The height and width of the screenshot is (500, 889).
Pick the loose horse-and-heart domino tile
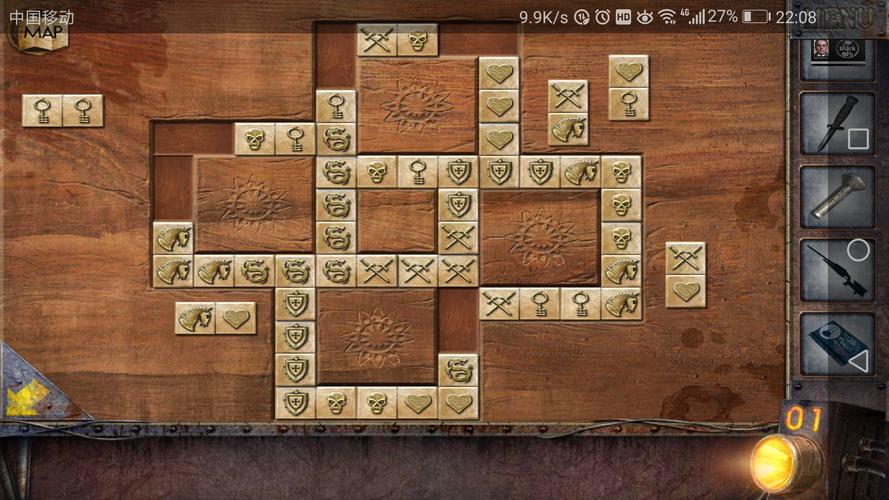[215, 318]
